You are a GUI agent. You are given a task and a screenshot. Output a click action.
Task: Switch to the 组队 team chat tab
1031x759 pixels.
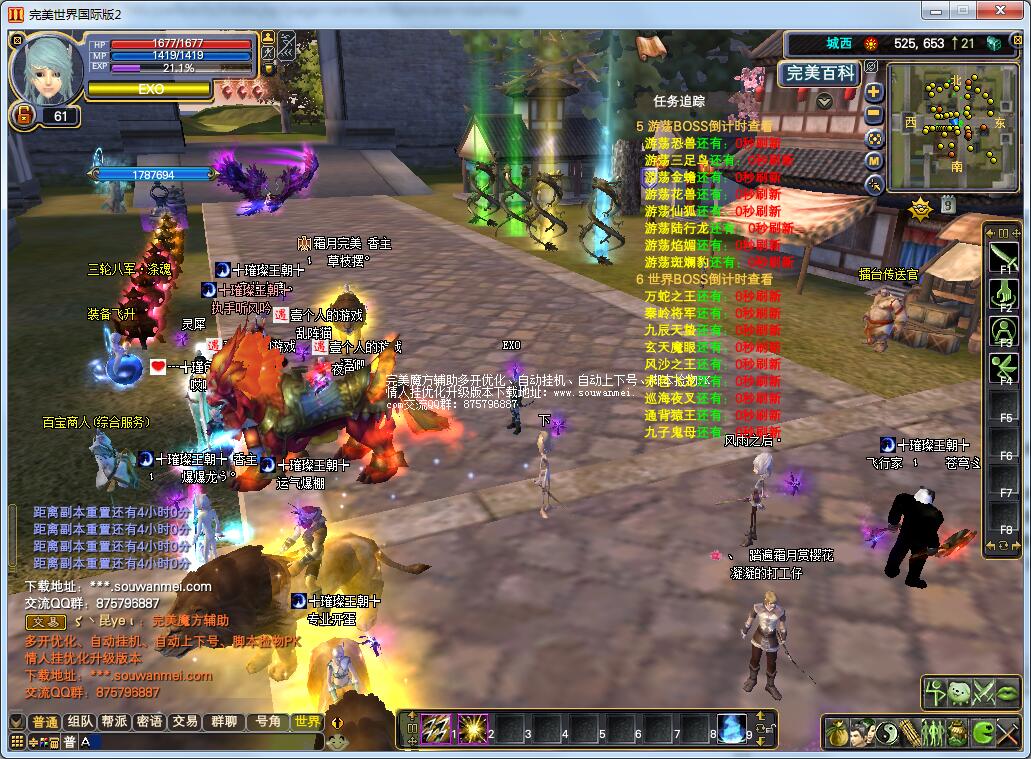(x=80, y=722)
